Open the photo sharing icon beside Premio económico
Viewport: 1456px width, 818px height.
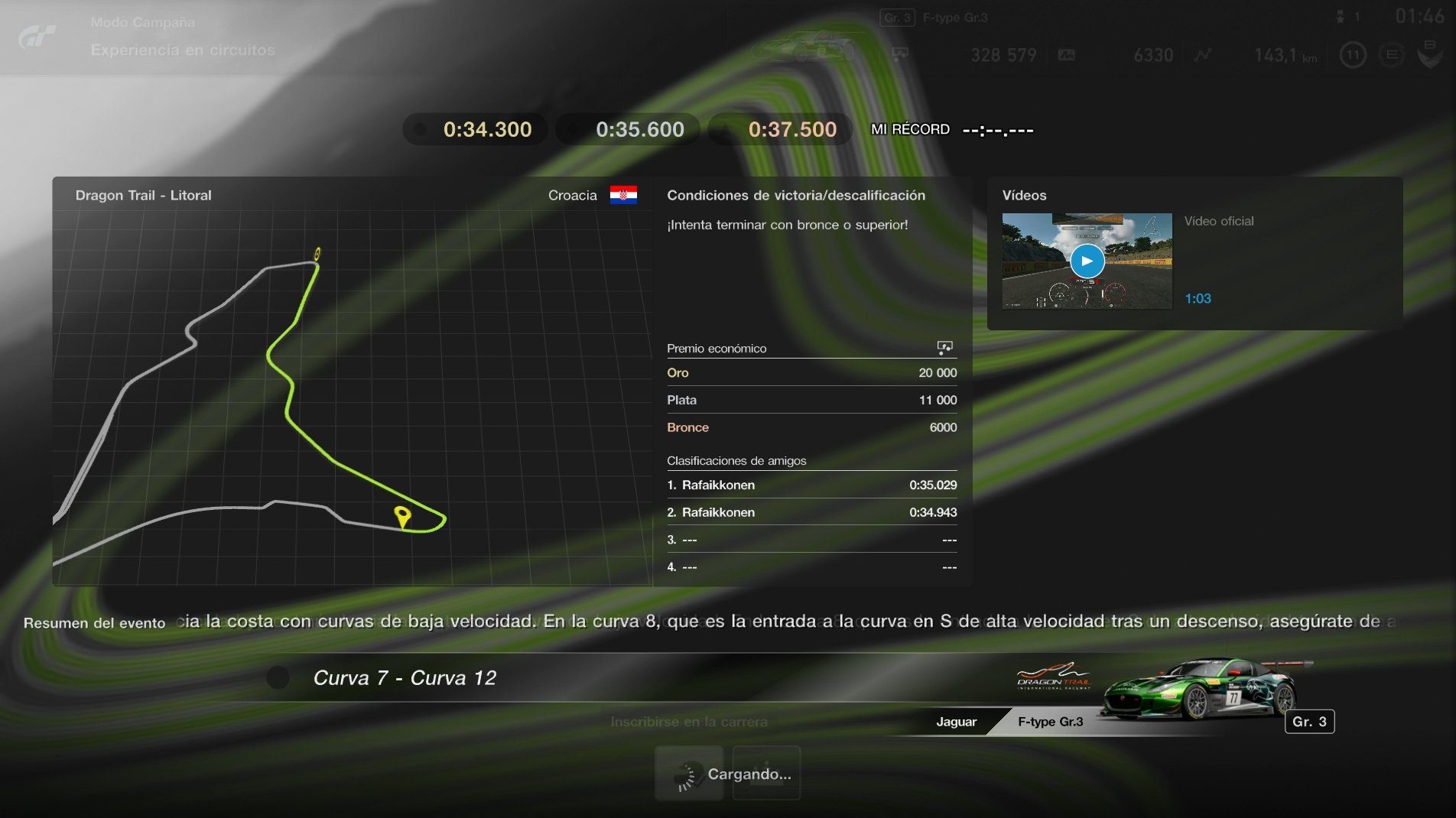(x=945, y=348)
